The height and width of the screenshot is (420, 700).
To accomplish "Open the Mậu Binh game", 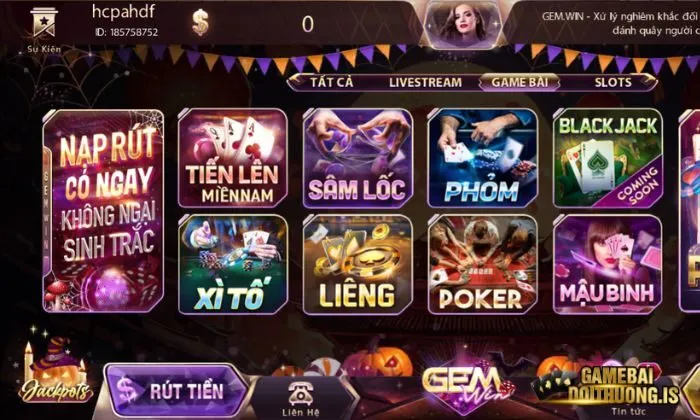I will click(607, 263).
